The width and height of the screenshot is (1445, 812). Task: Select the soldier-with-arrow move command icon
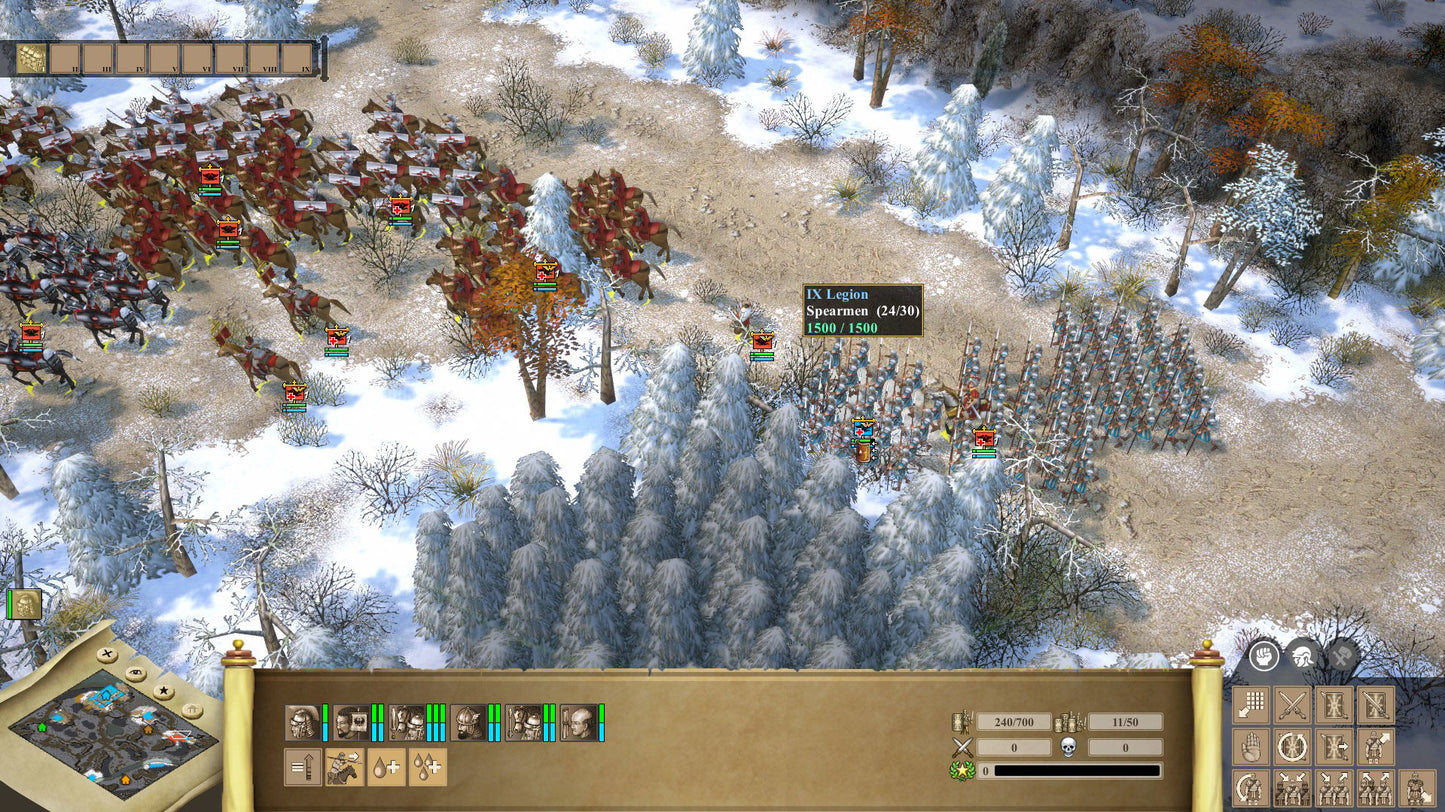coord(1375,746)
